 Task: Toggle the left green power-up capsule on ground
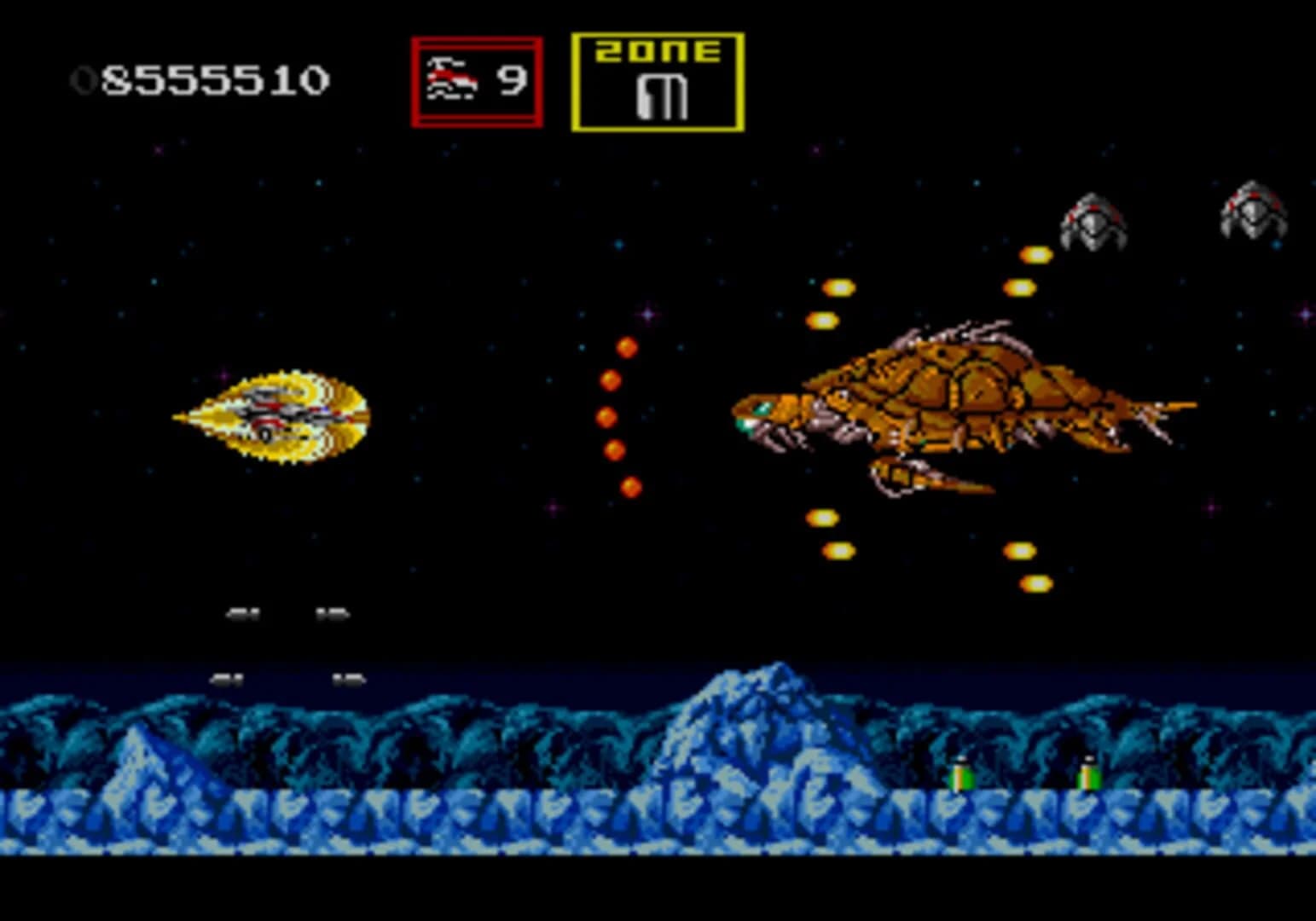[959, 776]
